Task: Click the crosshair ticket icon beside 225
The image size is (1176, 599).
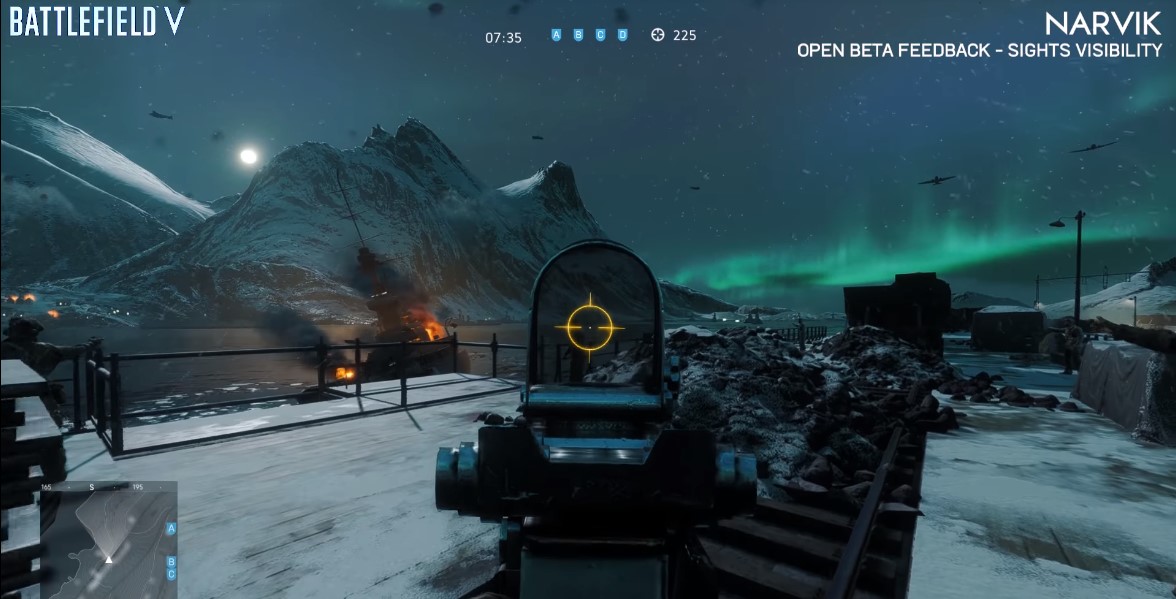Action: (657, 35)
